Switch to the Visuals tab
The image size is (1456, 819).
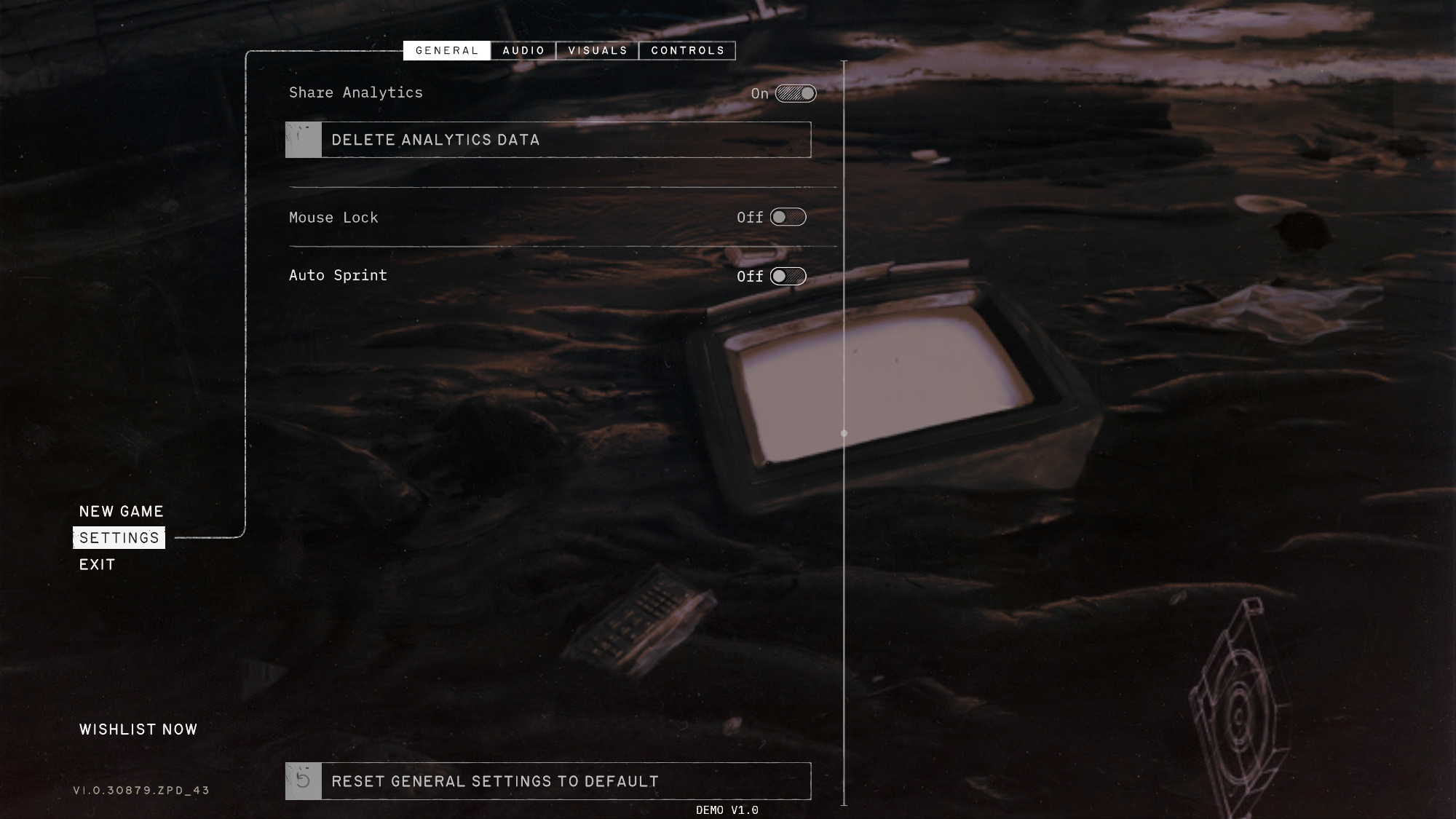pyautogui.click(x=598, y=50)
